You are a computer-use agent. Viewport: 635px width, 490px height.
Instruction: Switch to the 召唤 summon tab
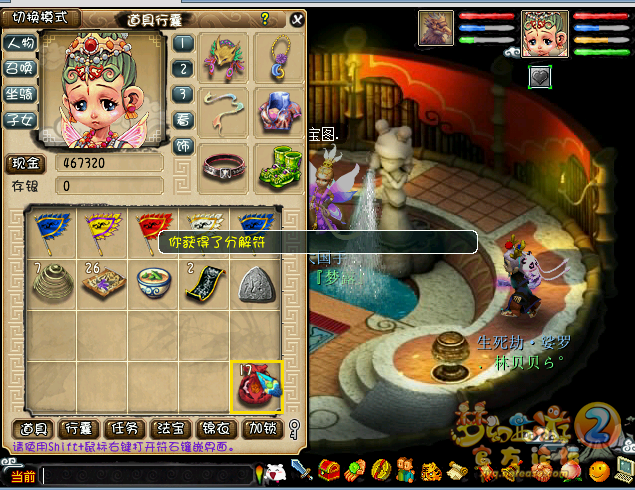20,69
